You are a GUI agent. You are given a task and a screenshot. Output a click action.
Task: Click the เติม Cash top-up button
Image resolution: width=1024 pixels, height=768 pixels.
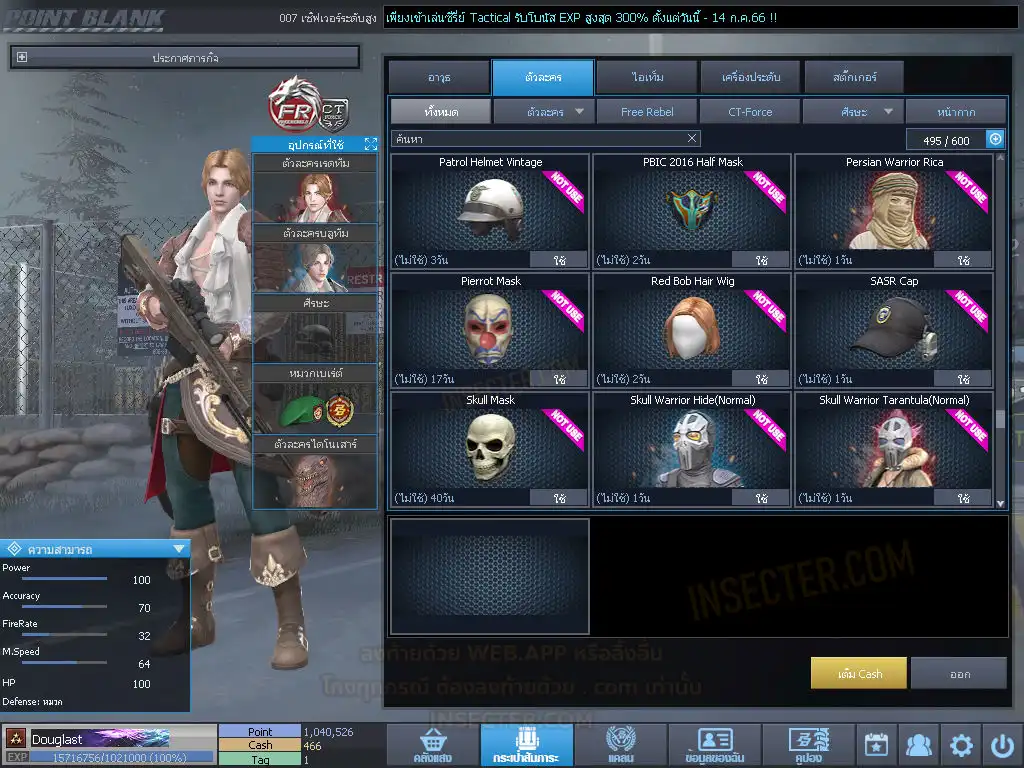(859, 674)
